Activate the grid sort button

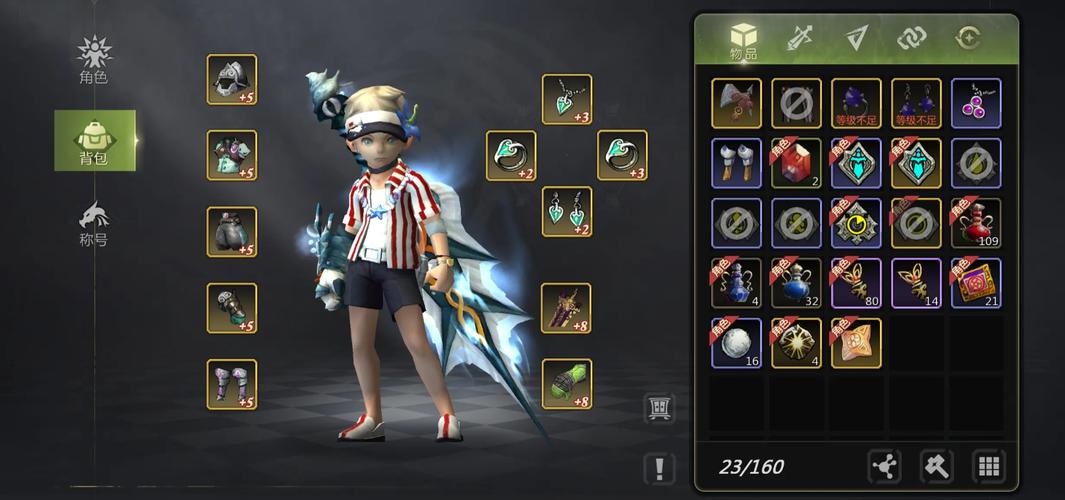[989, 466]
